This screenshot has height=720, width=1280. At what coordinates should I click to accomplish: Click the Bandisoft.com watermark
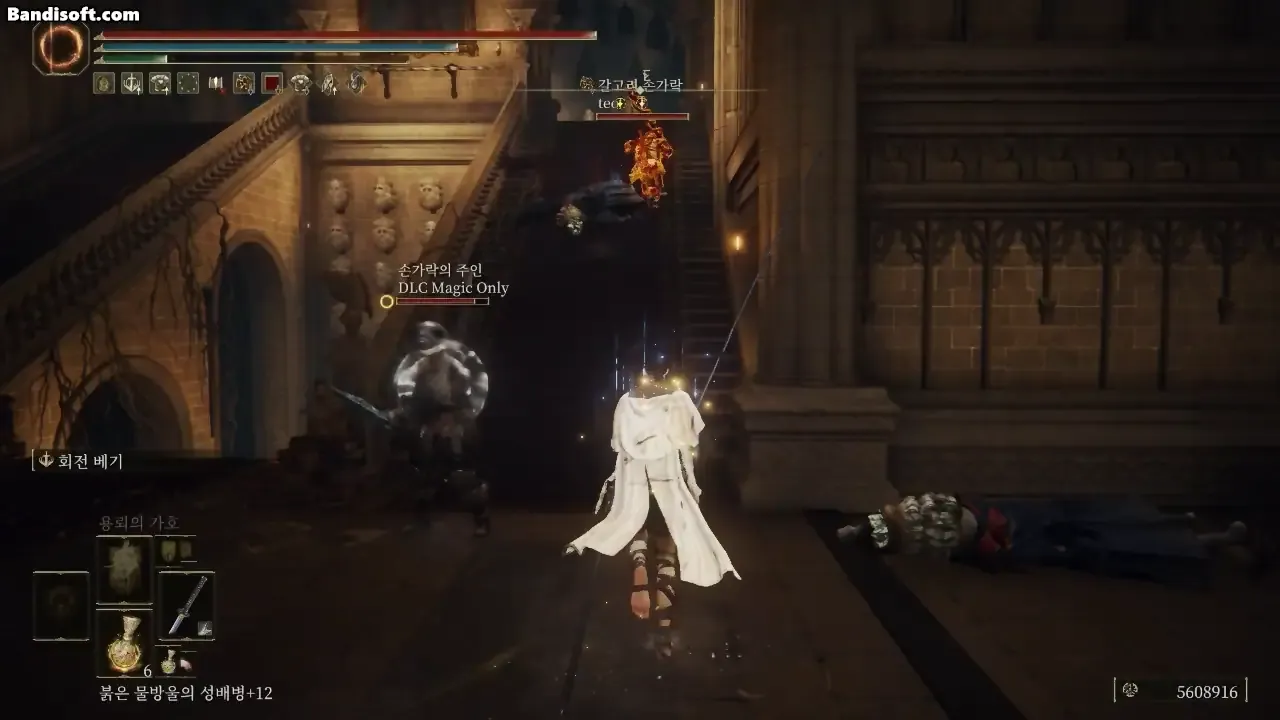tap(73, 14)
